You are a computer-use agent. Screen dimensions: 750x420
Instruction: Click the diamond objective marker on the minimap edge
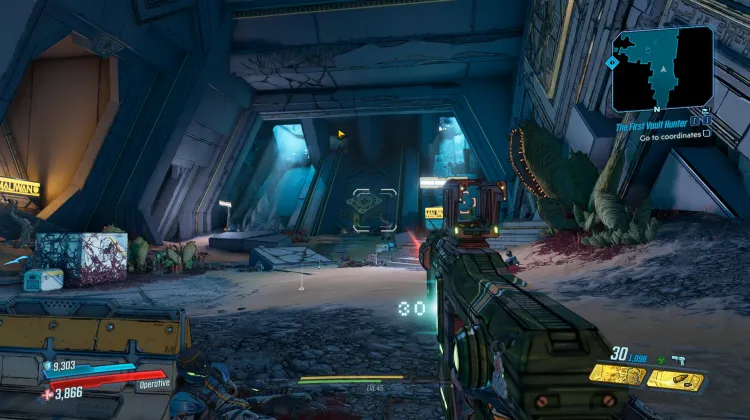(x=610, y=61)
